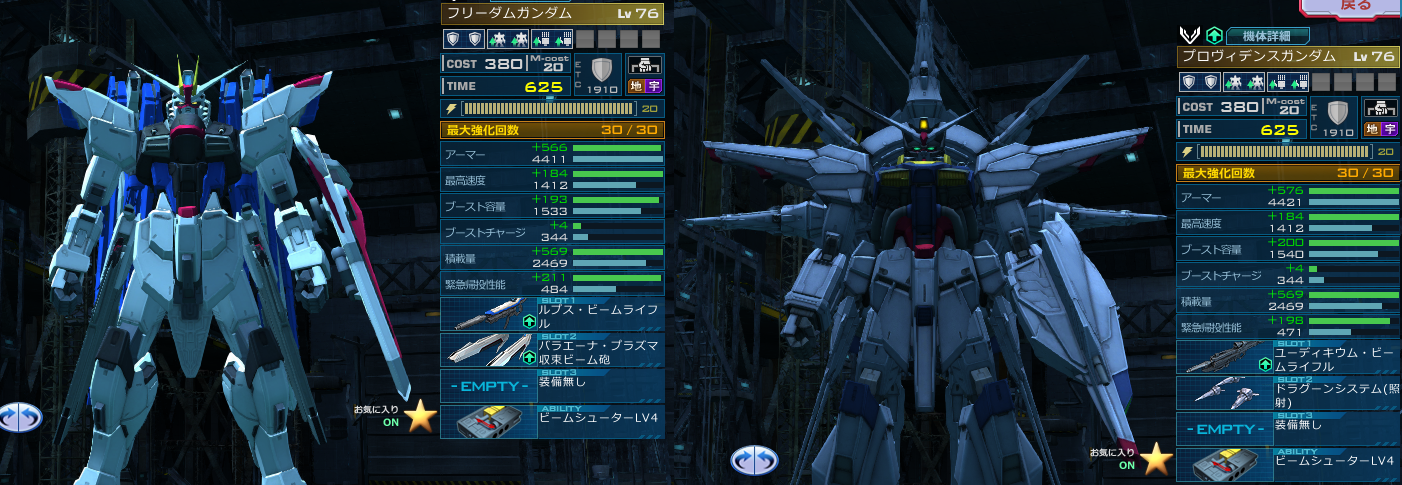1402x485 pixels.
Task: Open the 機体詳細 unit details button
Action: [x=1266, y=35]
